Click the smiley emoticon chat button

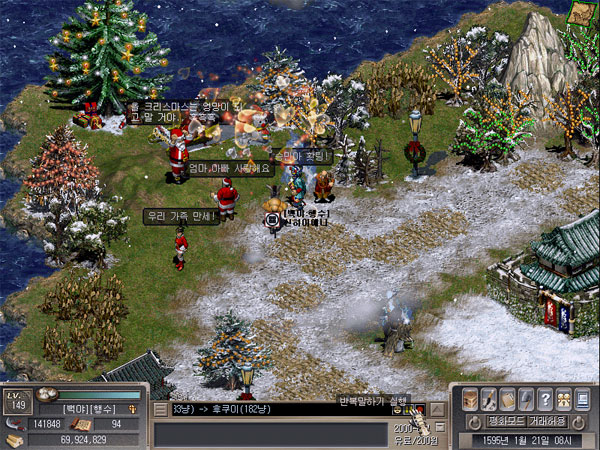point(398,409)
